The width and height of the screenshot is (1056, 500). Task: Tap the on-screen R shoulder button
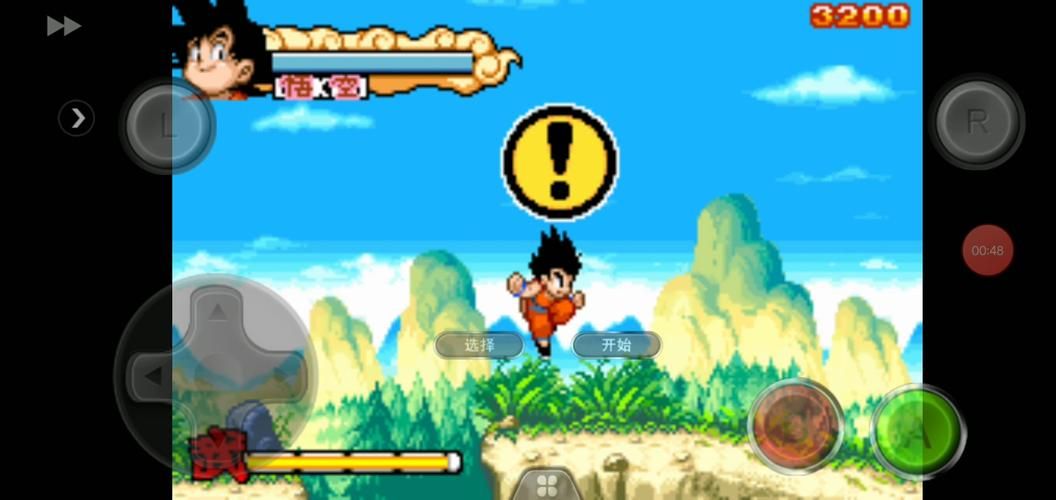(x=976, y=122)
